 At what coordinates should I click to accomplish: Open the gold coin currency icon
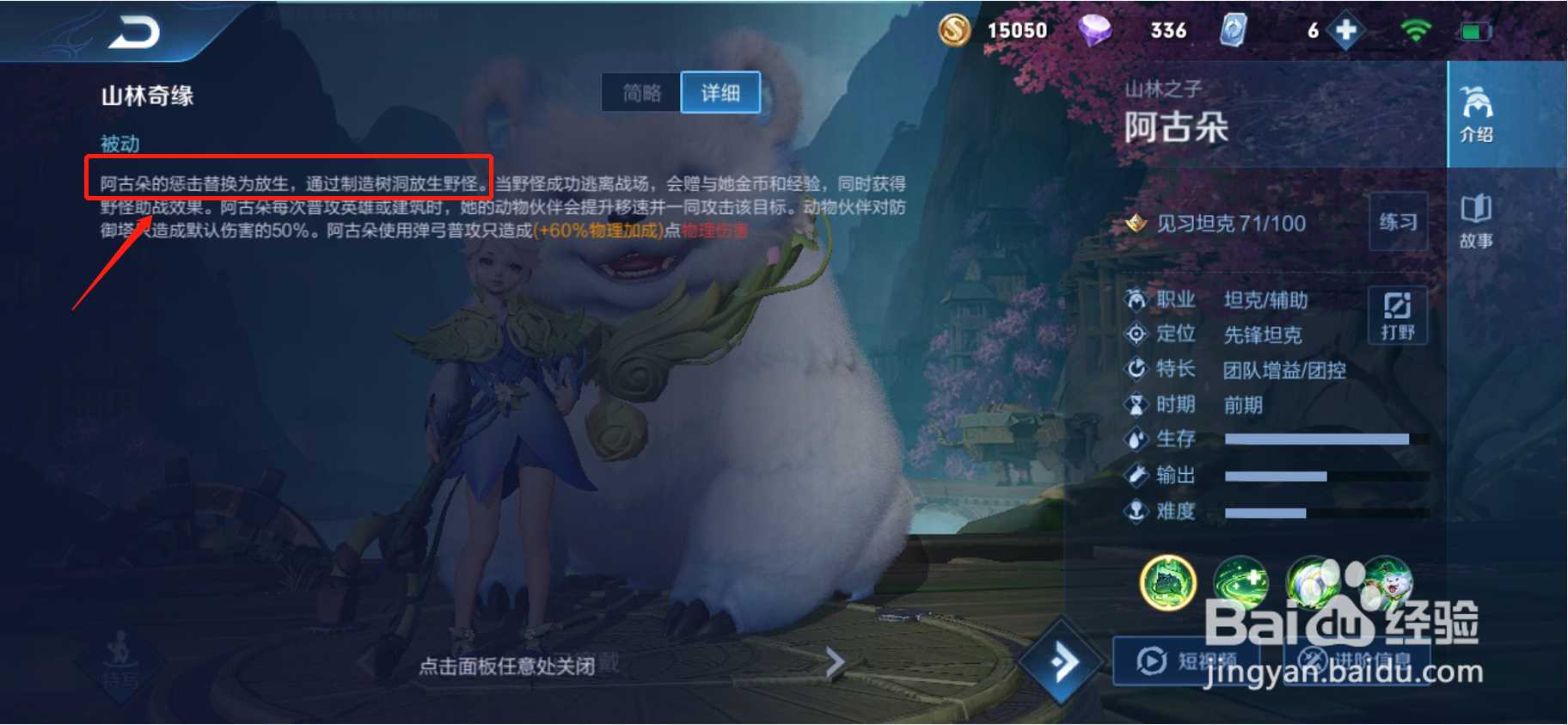coord(955,30)
